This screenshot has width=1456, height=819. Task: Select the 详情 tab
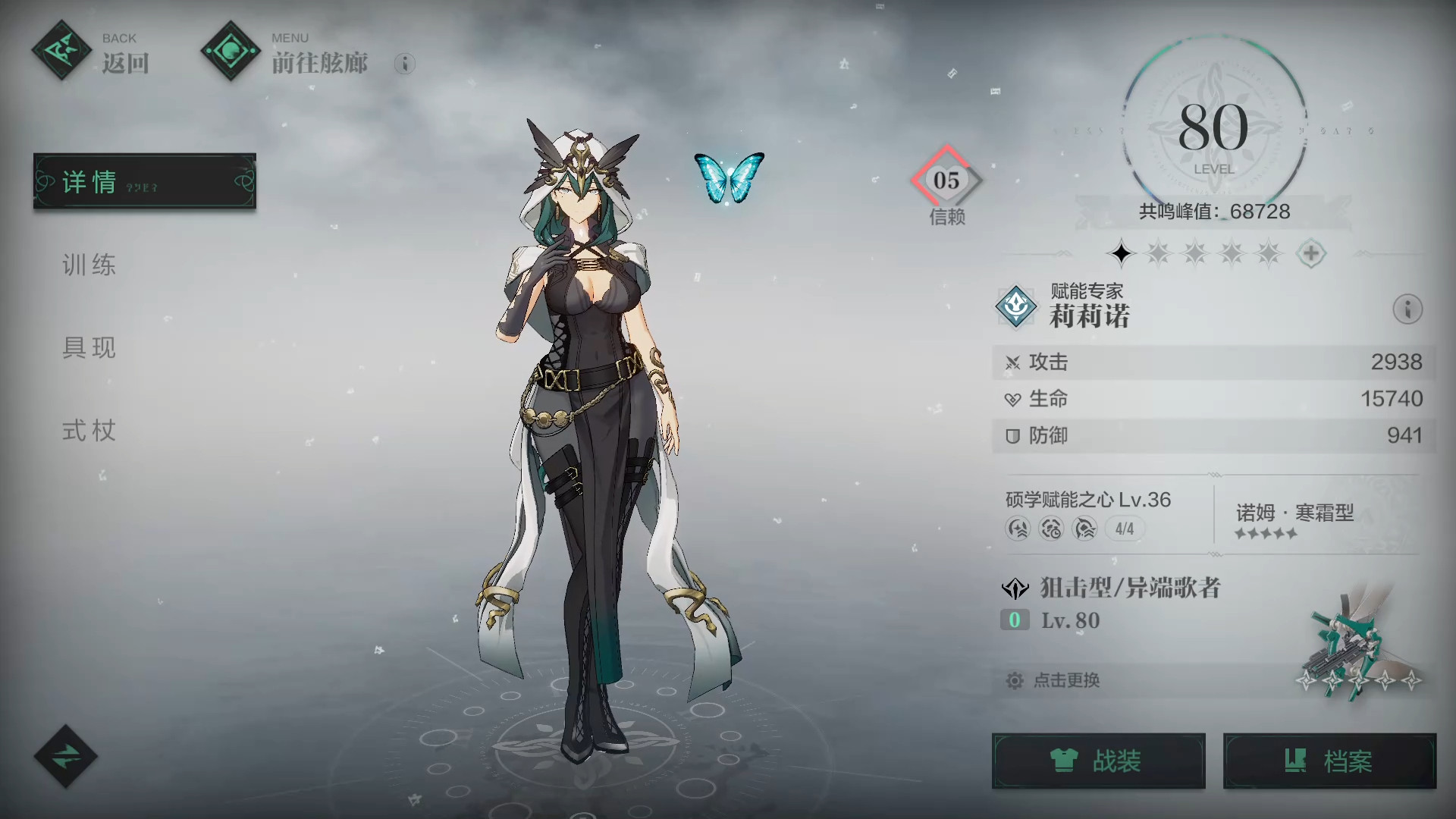coord(144,181)
